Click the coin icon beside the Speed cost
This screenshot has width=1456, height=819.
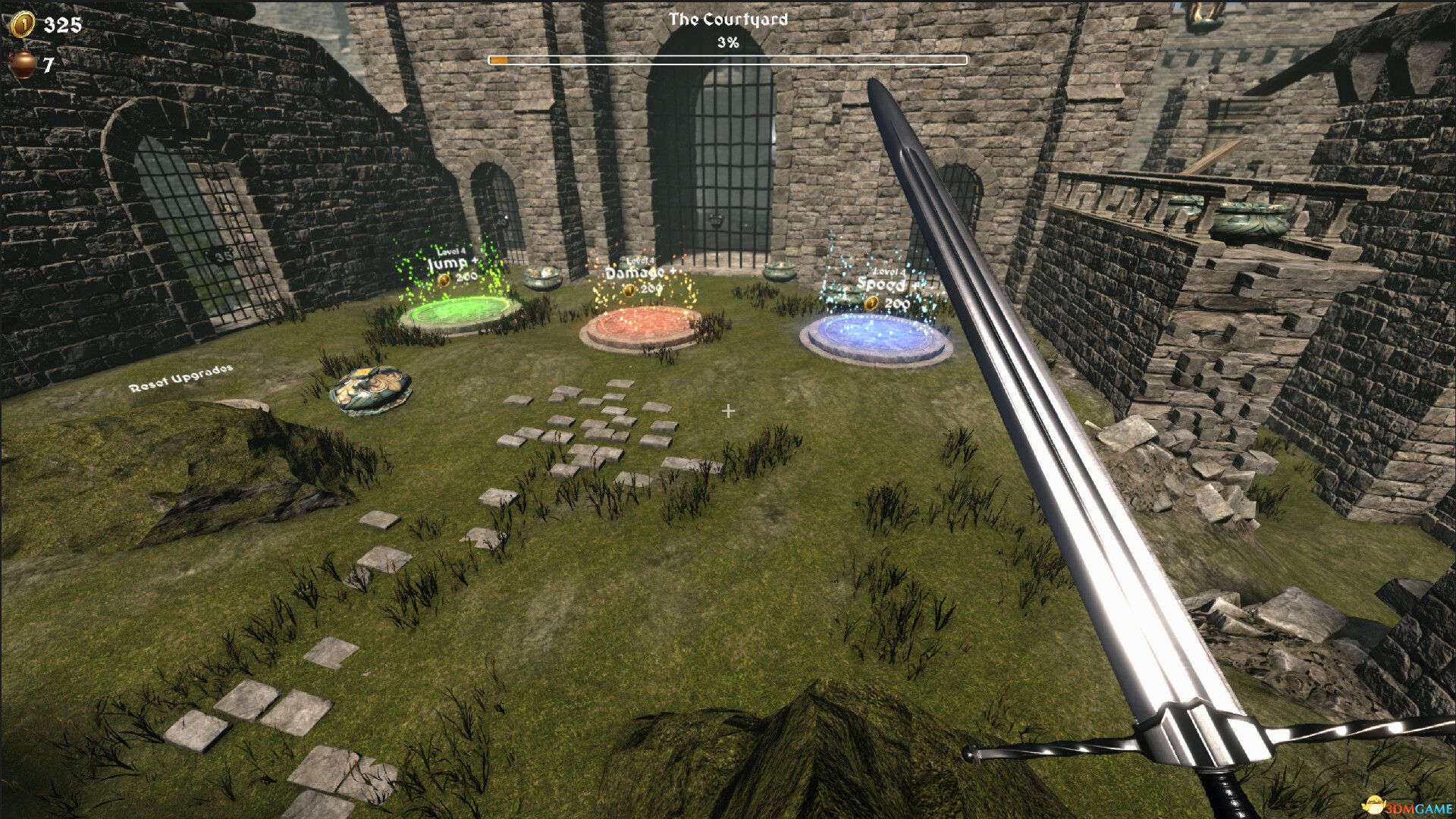point(872,302)
